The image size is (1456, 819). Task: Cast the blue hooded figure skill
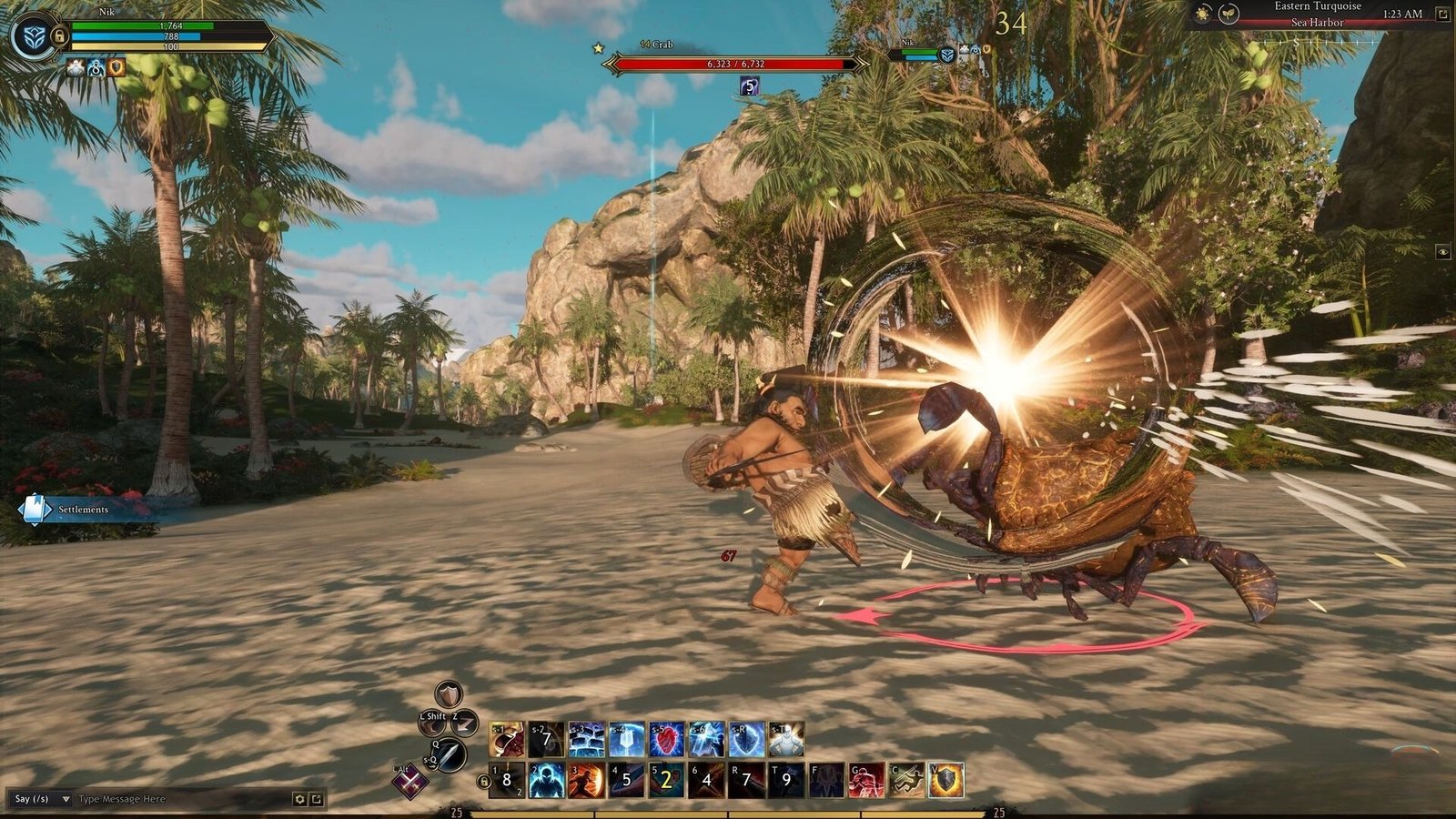pos(546,780)
